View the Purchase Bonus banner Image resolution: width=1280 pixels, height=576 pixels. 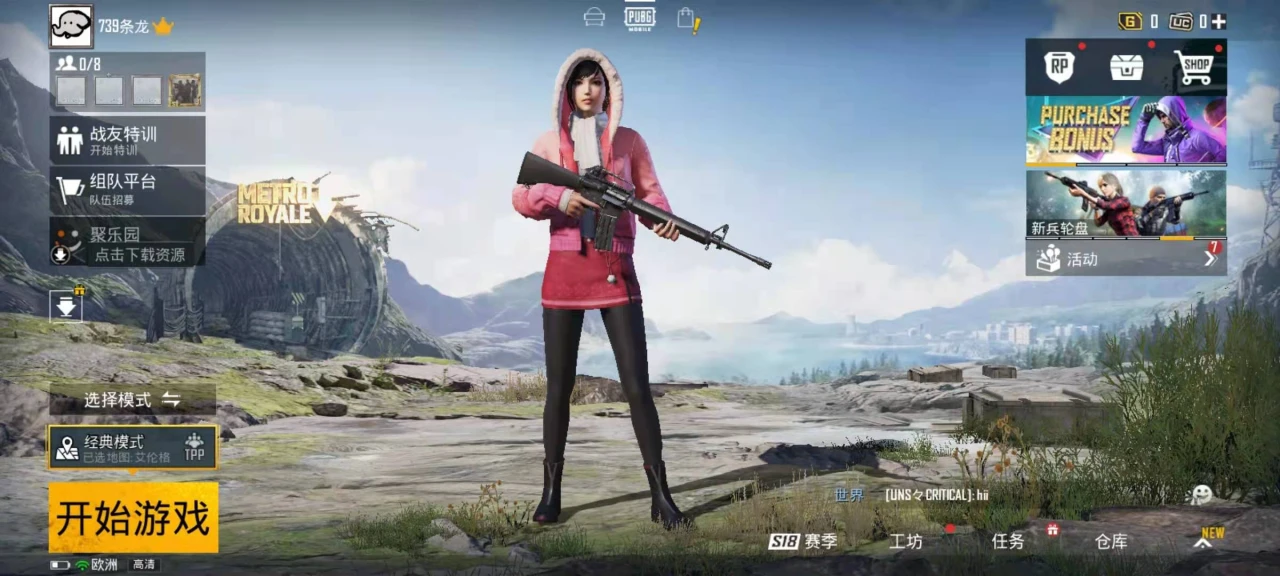pyautogui.click(x=1126, y=130)
